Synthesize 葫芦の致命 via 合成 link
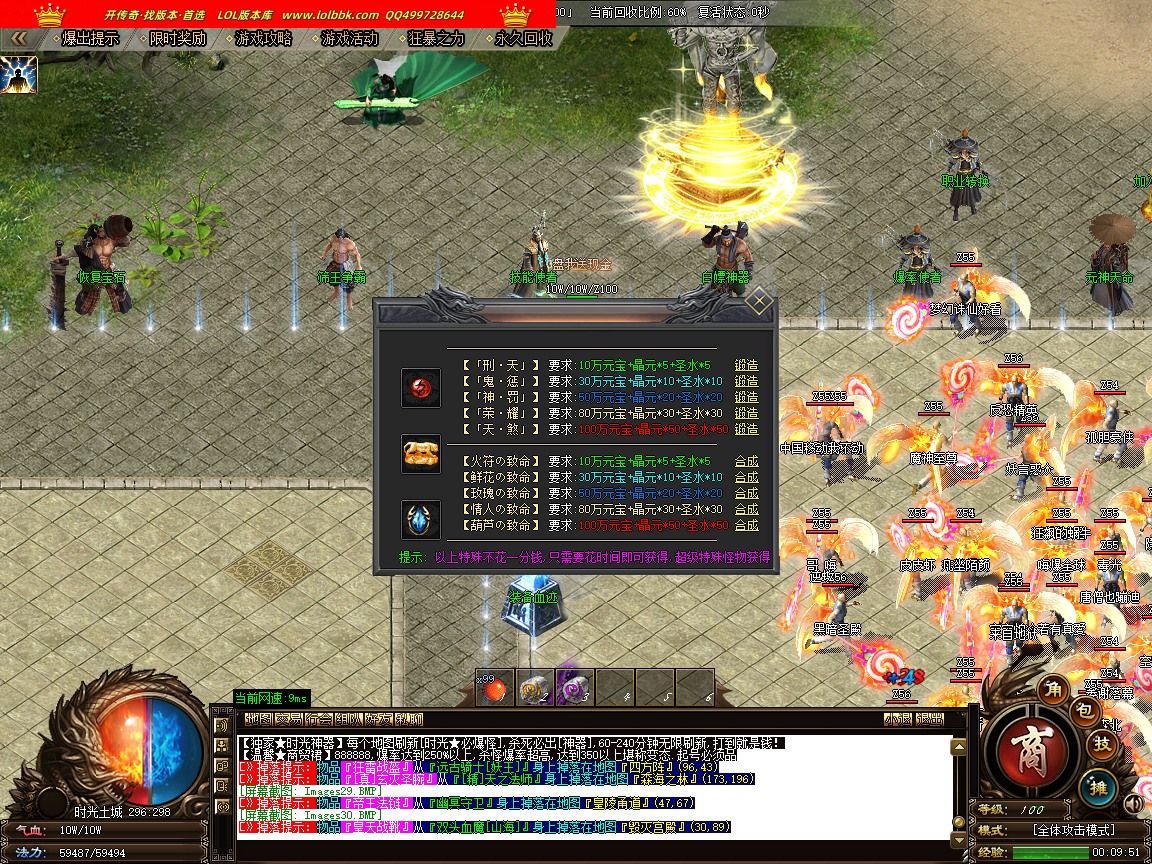1152x864 pixels. point(746,526)
